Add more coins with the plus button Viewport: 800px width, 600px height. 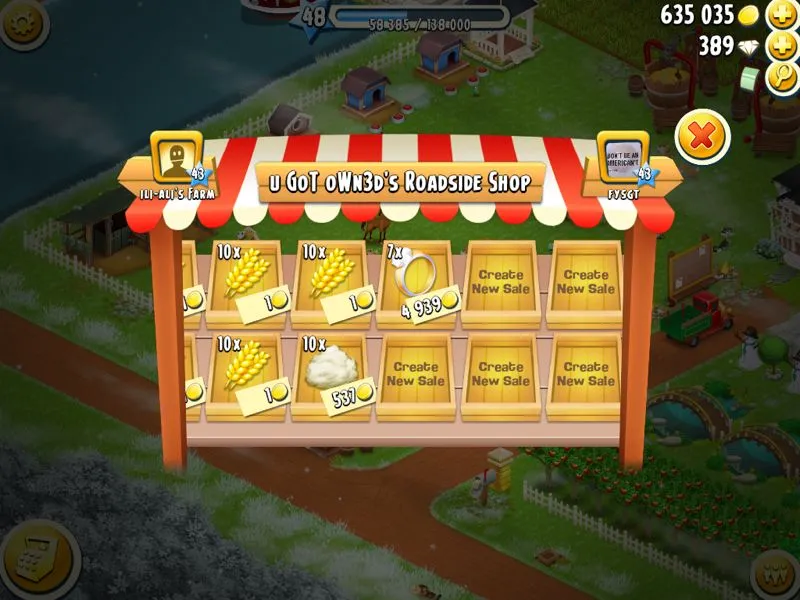click(x=781, y=15)
